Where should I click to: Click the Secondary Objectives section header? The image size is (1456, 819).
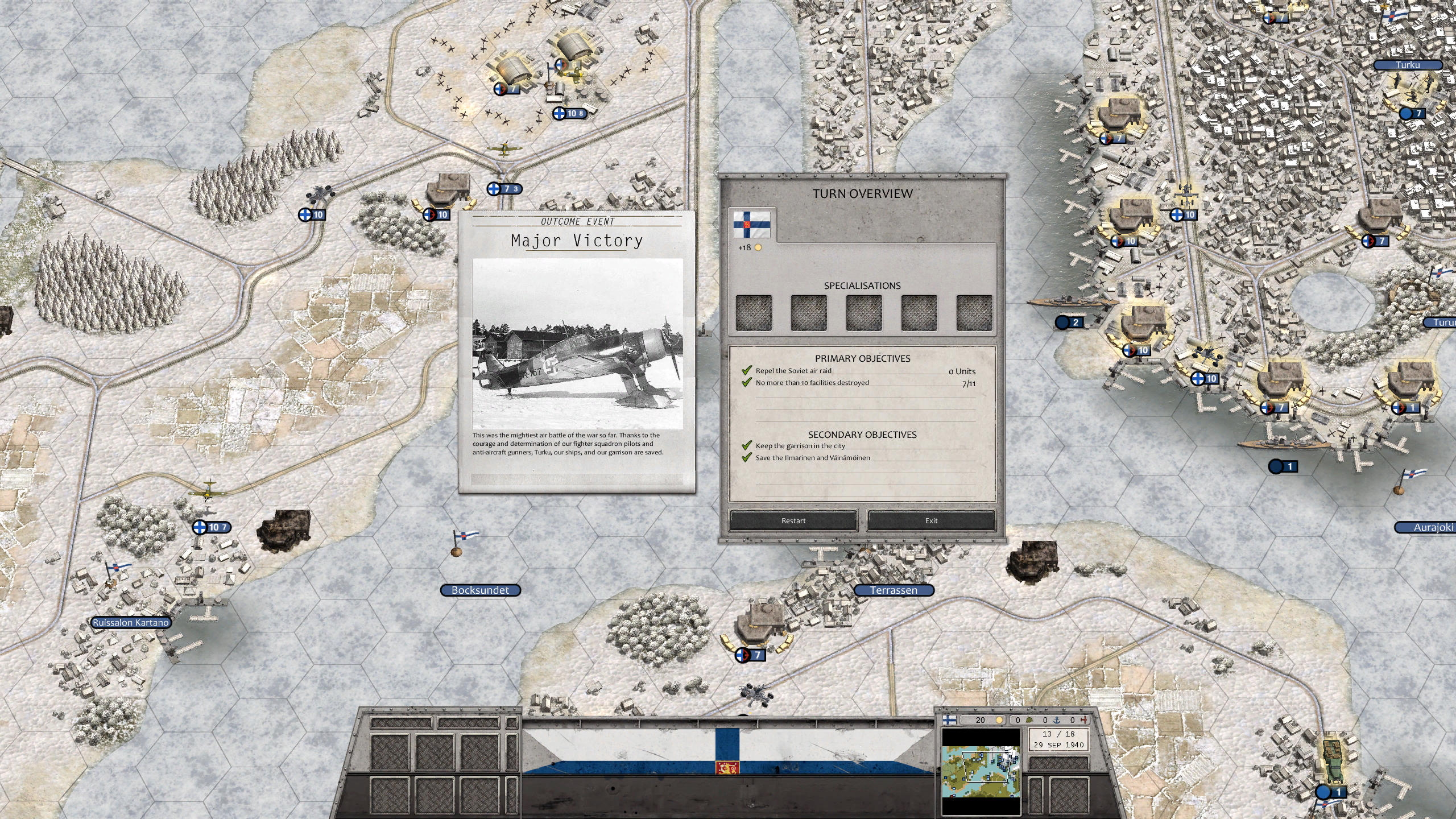(x=862, y=435)
